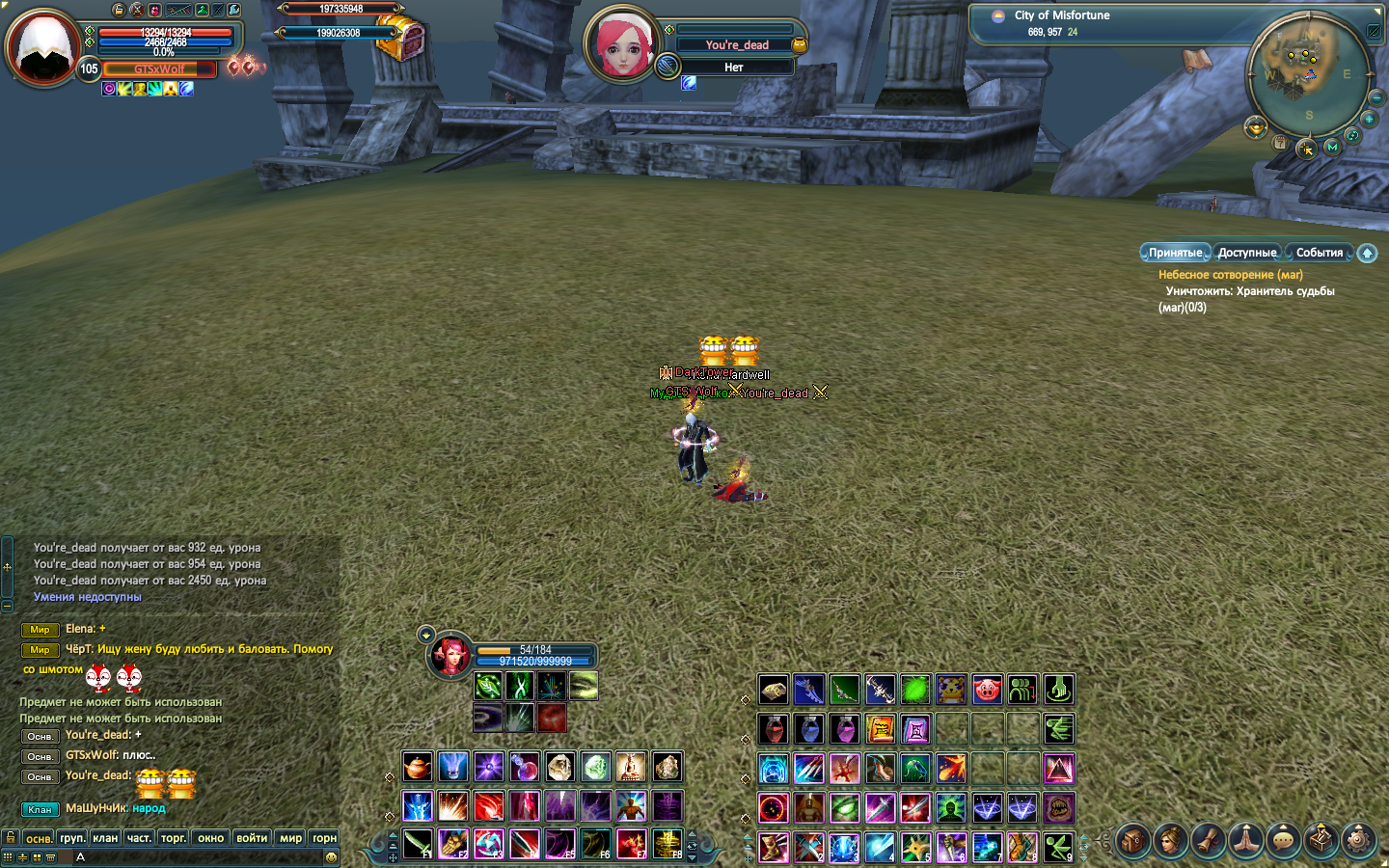Zoom out the minimap with the minus button
1389x868 pixels.
1376,97
